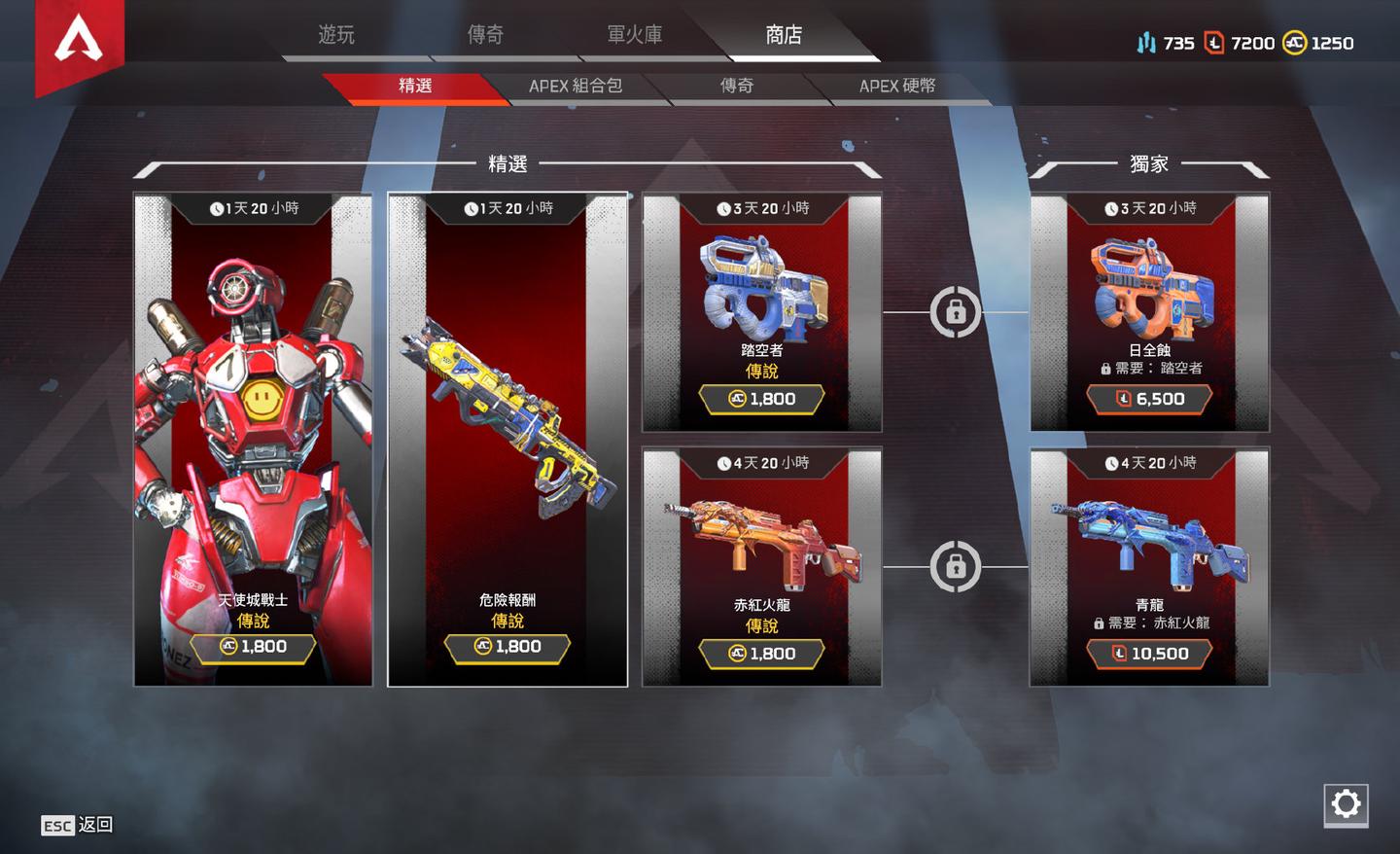
Task: Open the APEX 硬幣 purchase tab
Action: (898, 87)
